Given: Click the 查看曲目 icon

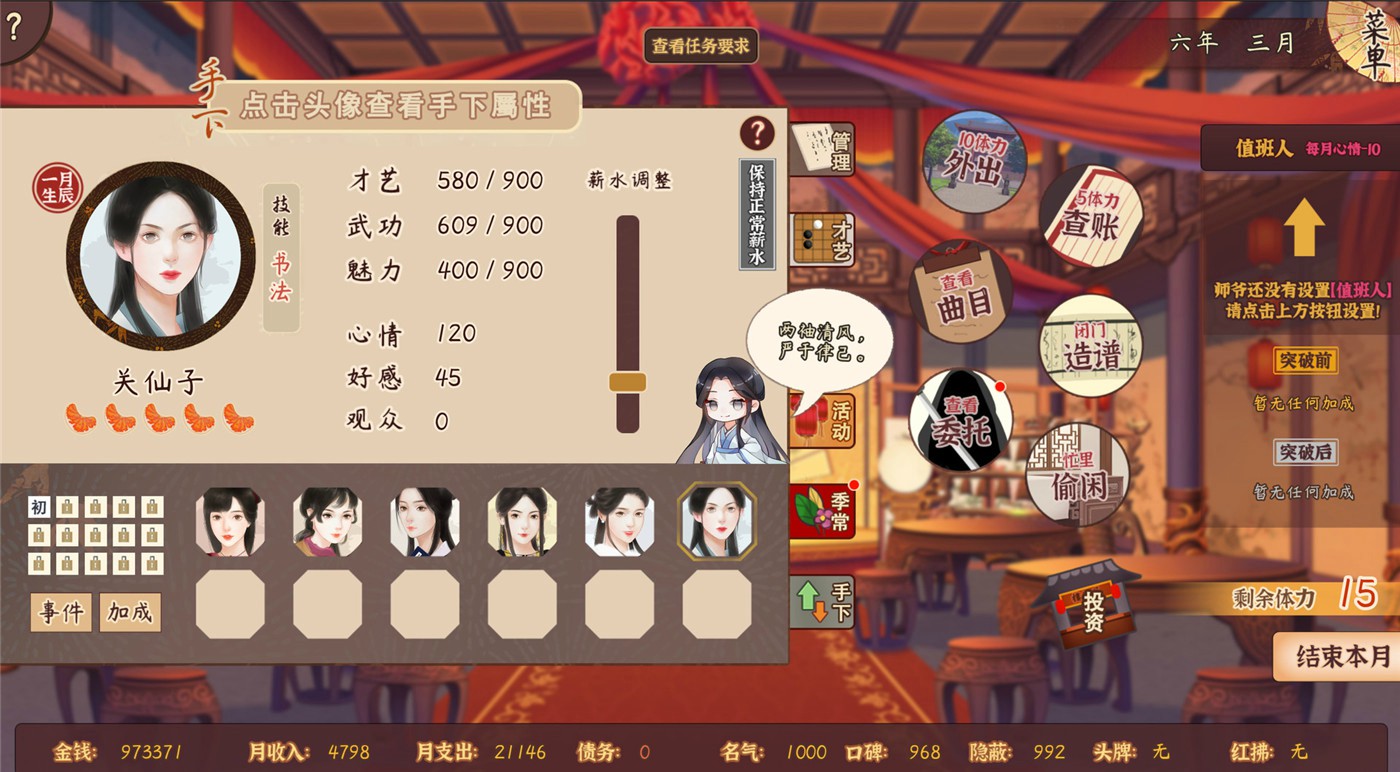Looking at the screenshot, I should (x=960, y=290).
